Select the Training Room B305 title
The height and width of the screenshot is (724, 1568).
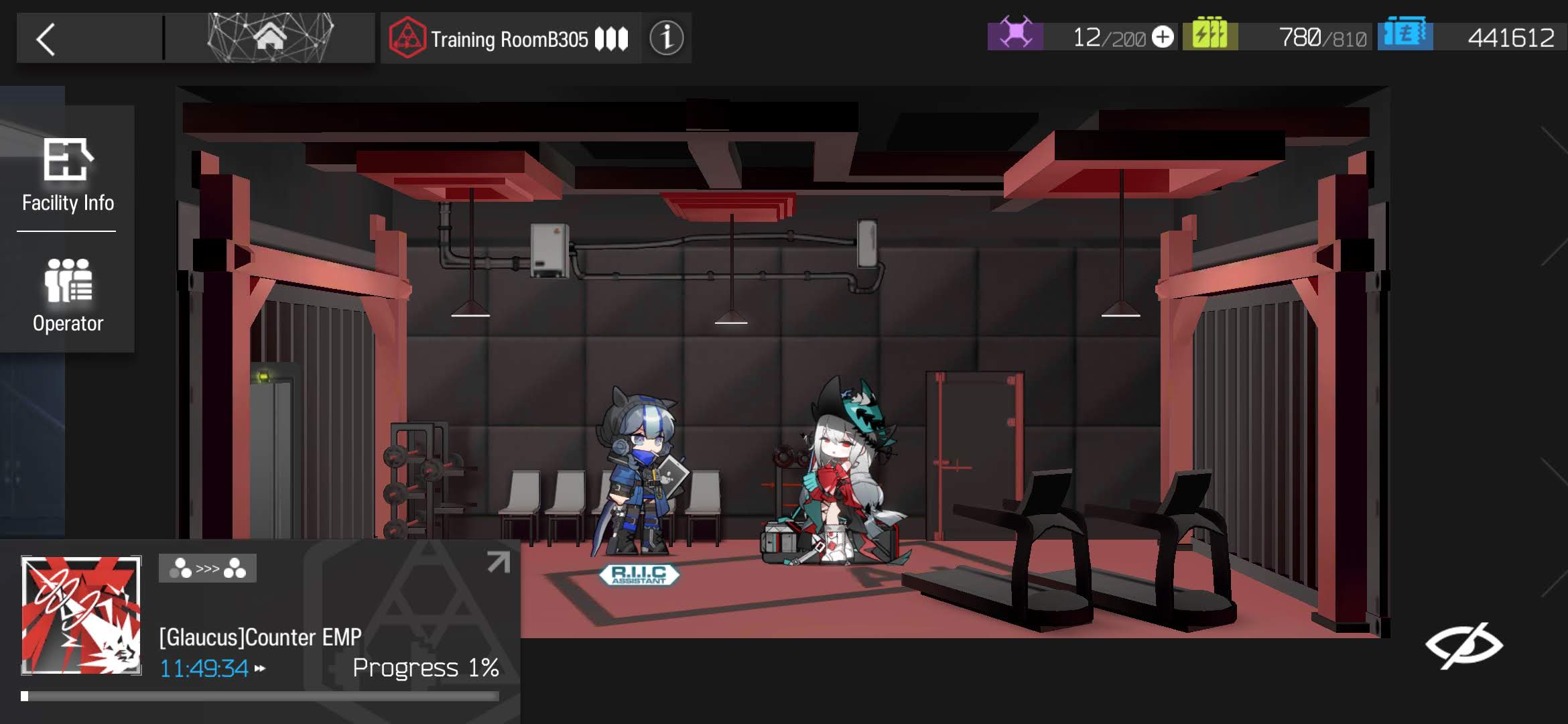(510, 39)
